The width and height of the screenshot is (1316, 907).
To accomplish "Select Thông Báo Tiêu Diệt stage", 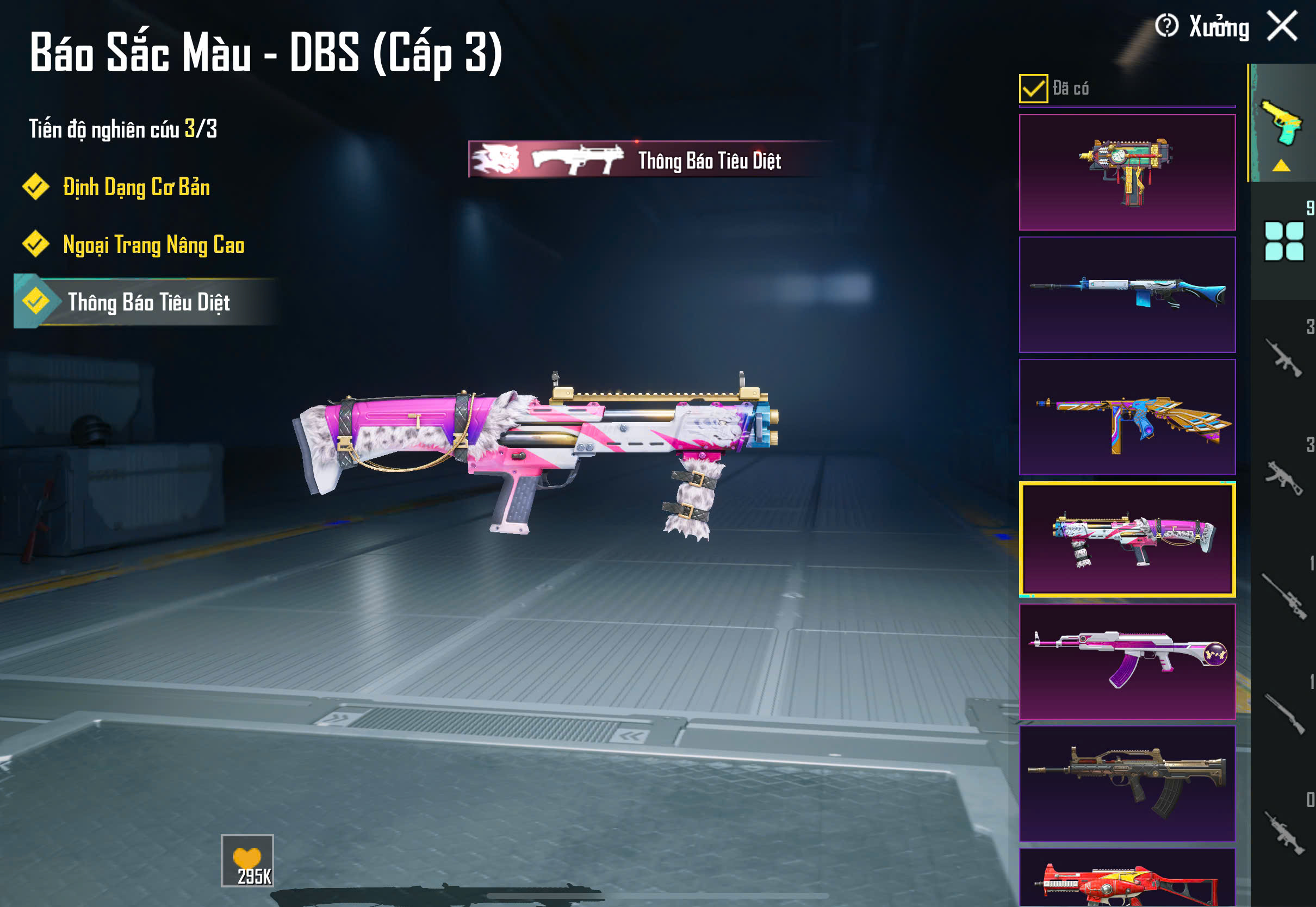I will tap(148, 302).
